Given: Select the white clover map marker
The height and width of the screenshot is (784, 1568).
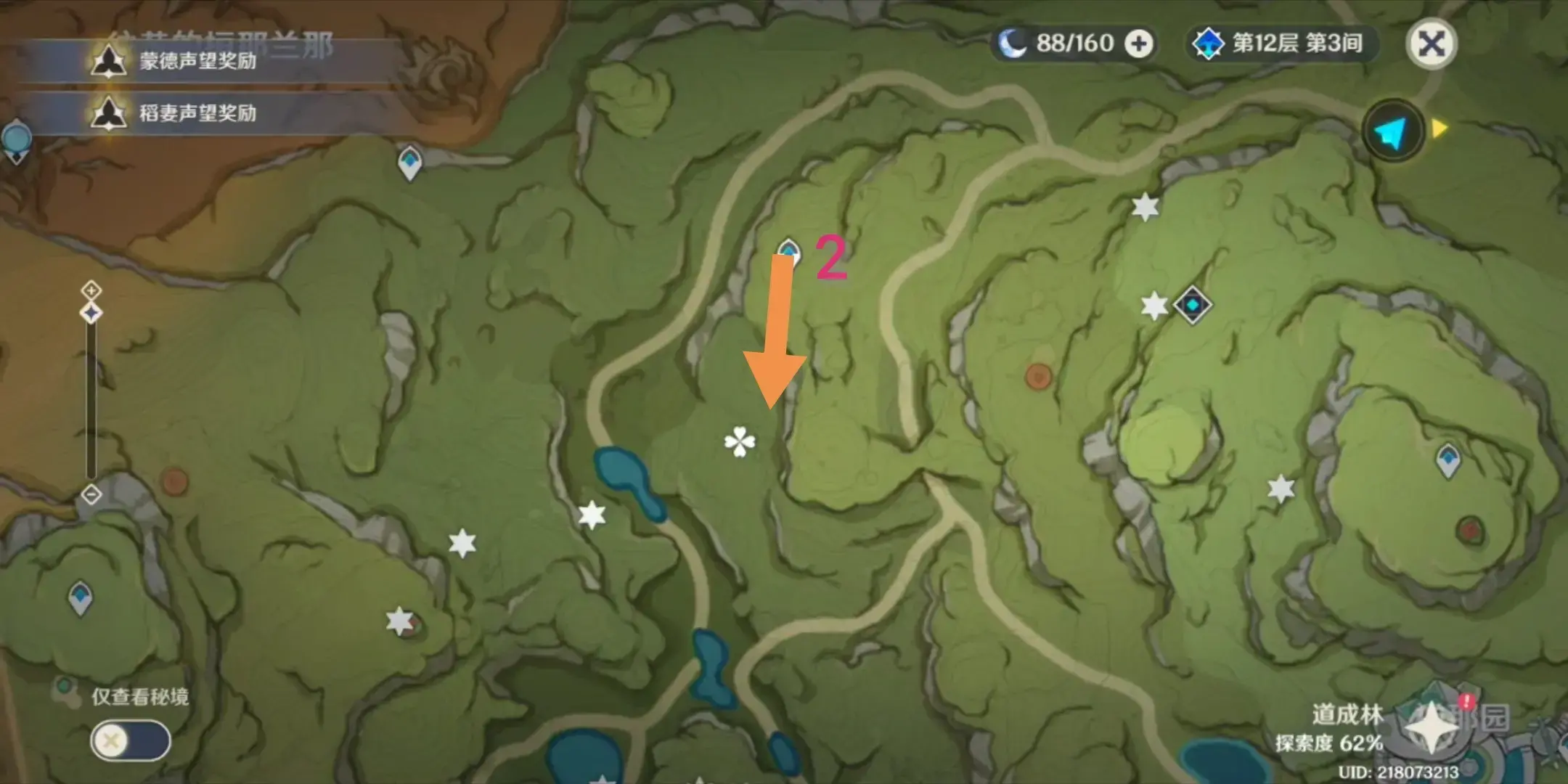Looking at the screenshot, I should tap(739, 442).
